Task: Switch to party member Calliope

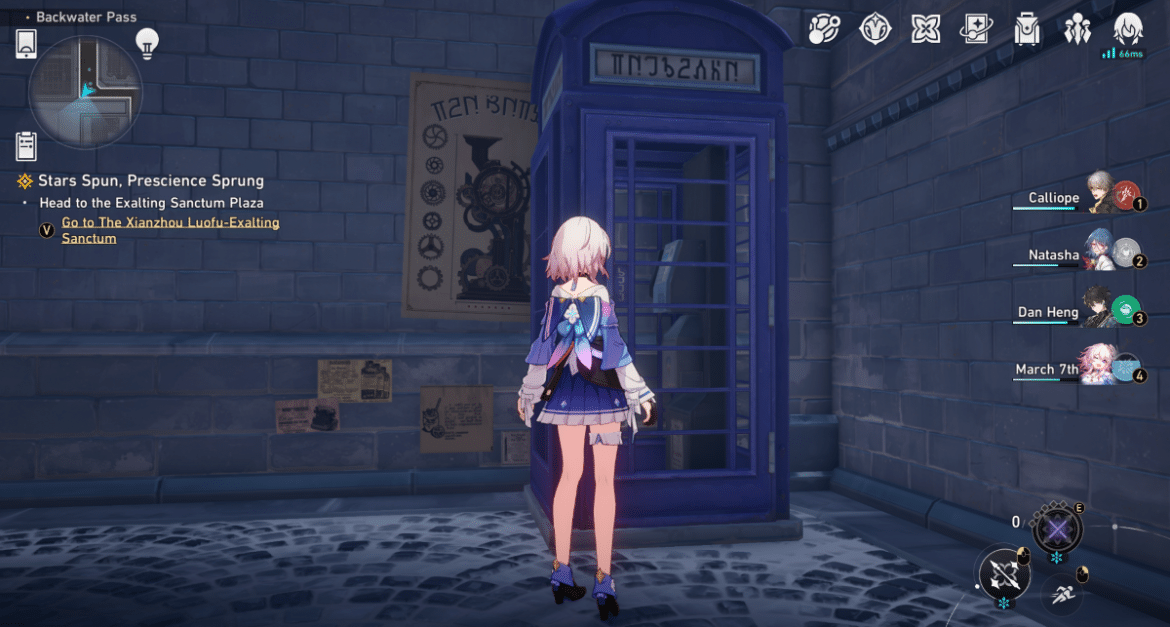Action: point(1103,195)
